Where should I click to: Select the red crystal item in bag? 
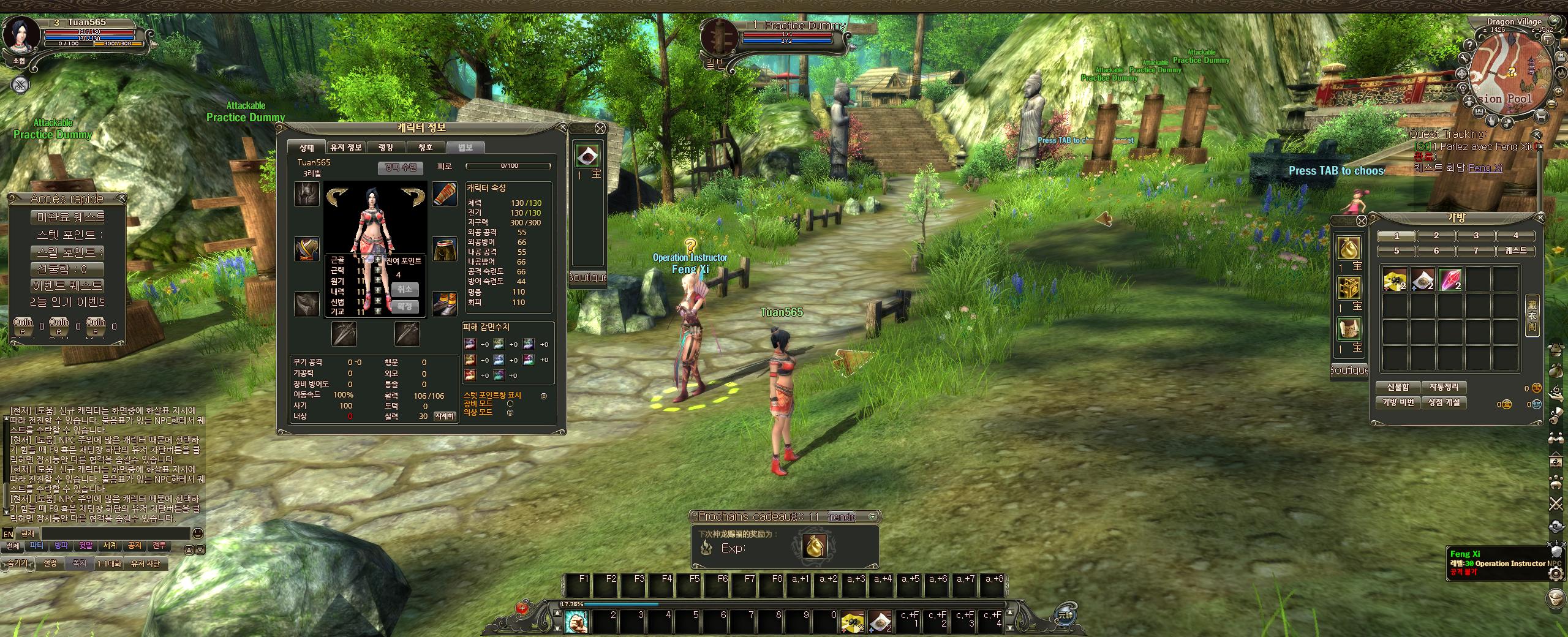click(x=1450, y=279)
